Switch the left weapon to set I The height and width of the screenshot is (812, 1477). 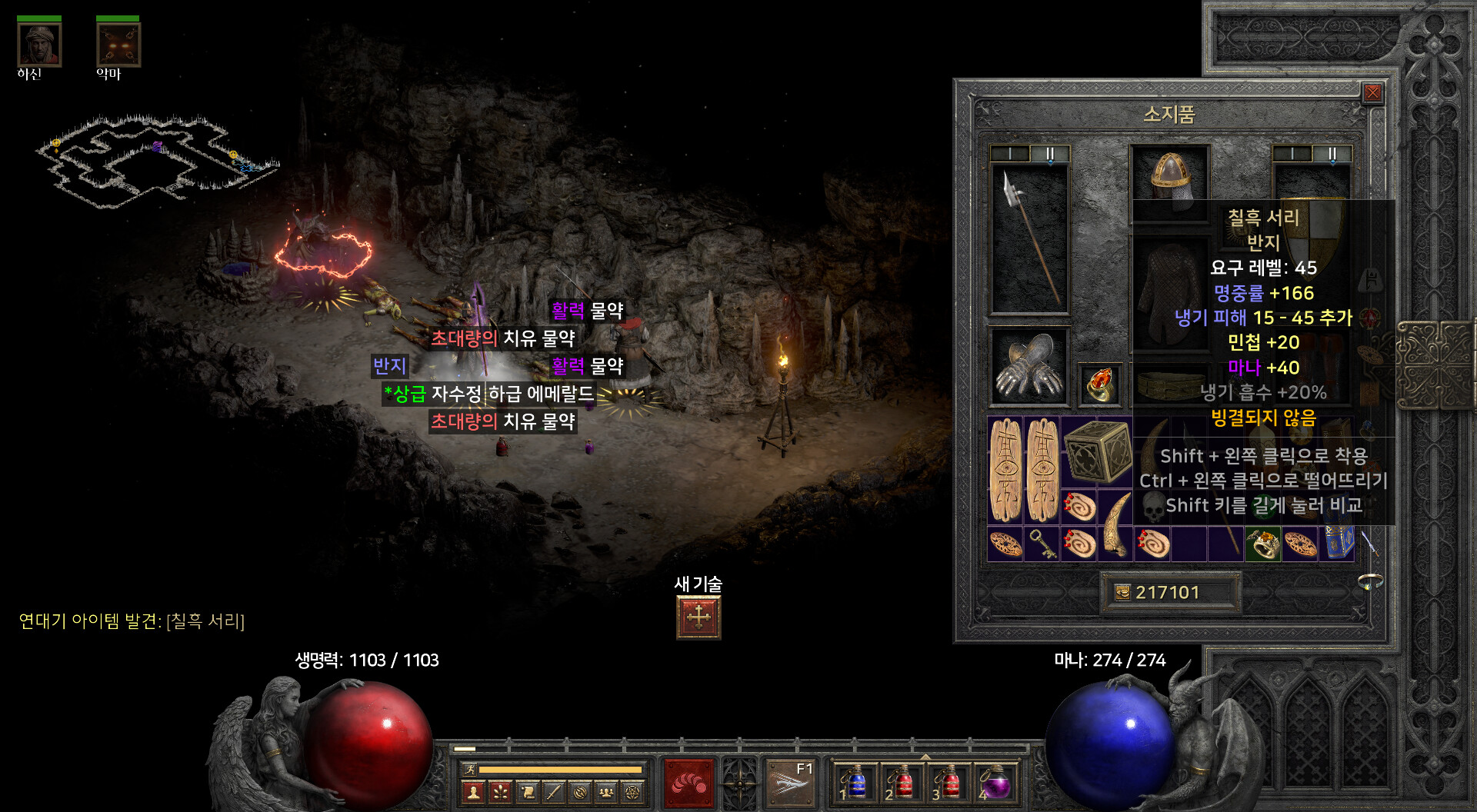(1009, 154)
